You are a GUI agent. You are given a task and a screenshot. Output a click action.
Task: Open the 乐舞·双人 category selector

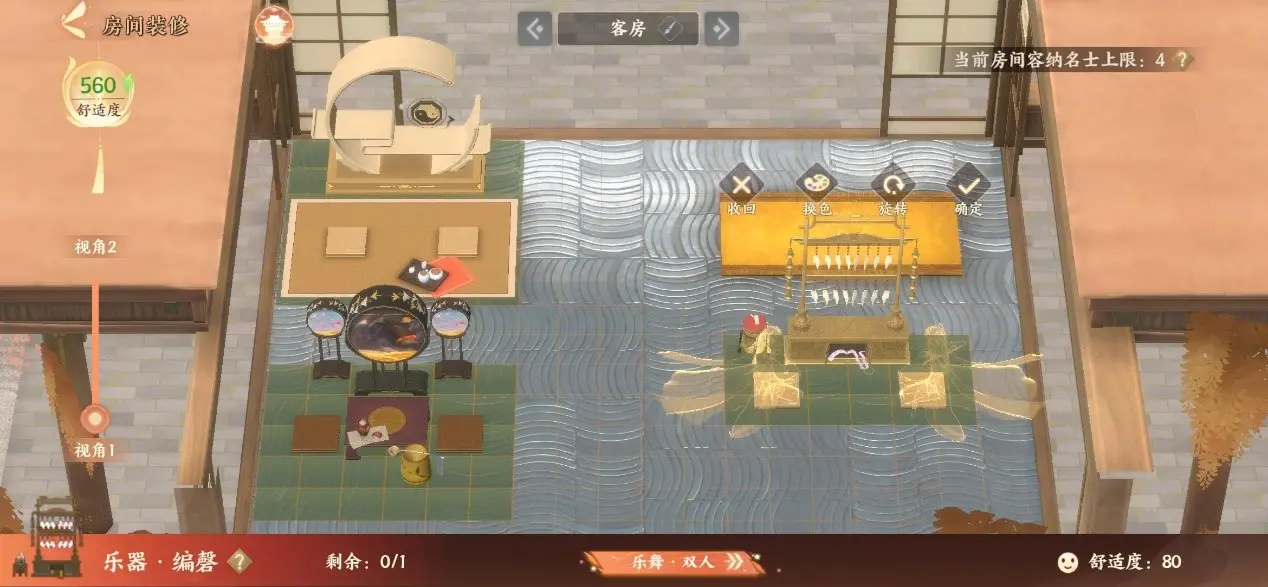pyautogui.click(x=666, y=562)
